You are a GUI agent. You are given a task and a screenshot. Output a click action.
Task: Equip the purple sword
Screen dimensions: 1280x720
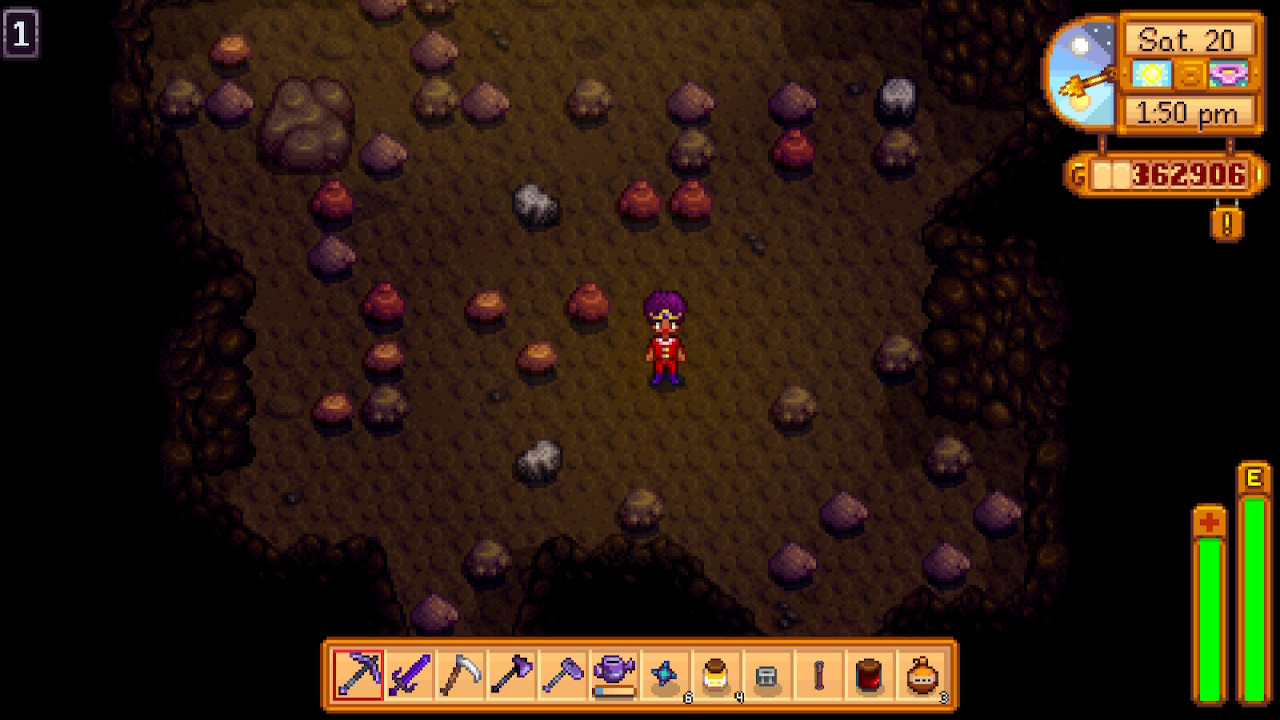point(409,676)
